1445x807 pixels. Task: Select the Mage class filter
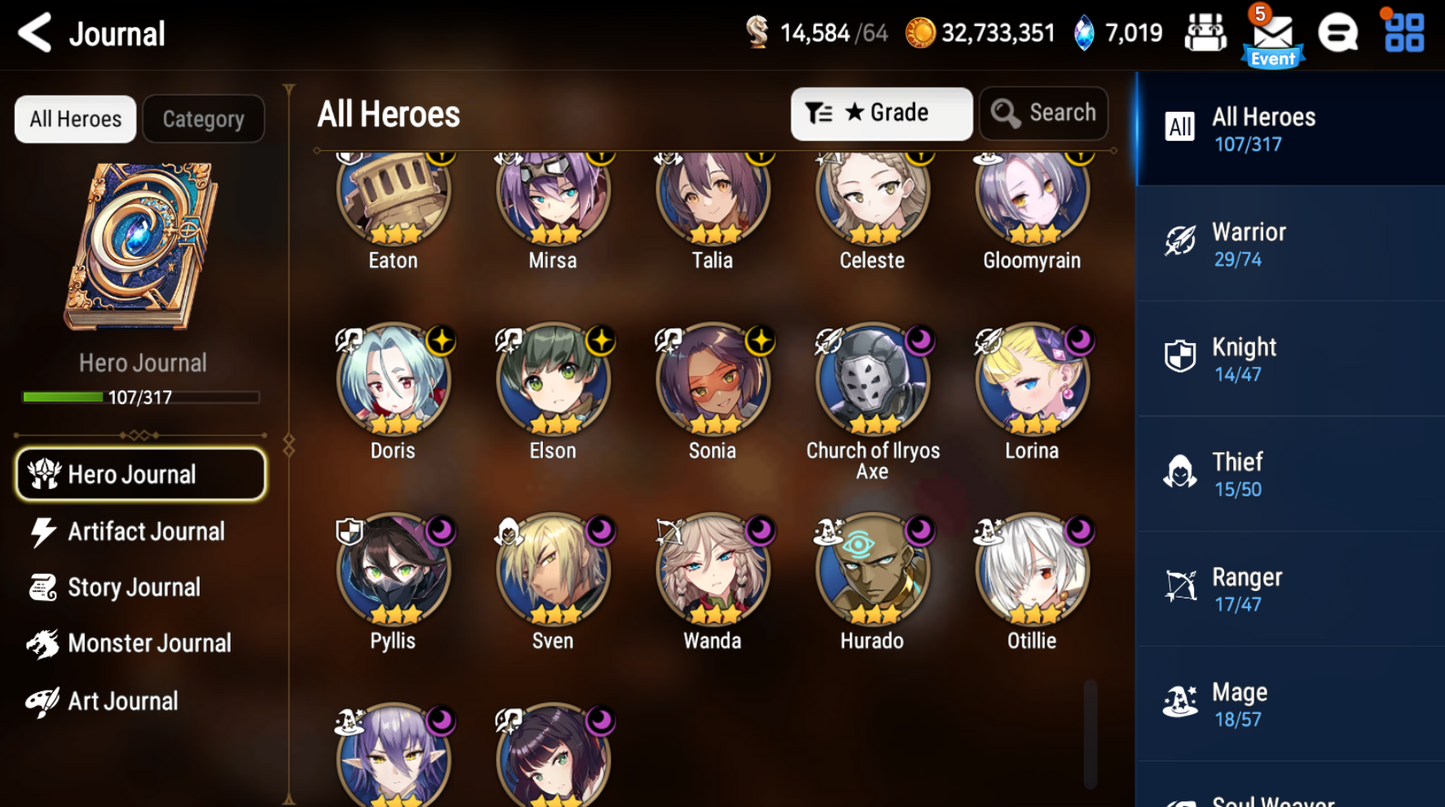(1289, 702)
